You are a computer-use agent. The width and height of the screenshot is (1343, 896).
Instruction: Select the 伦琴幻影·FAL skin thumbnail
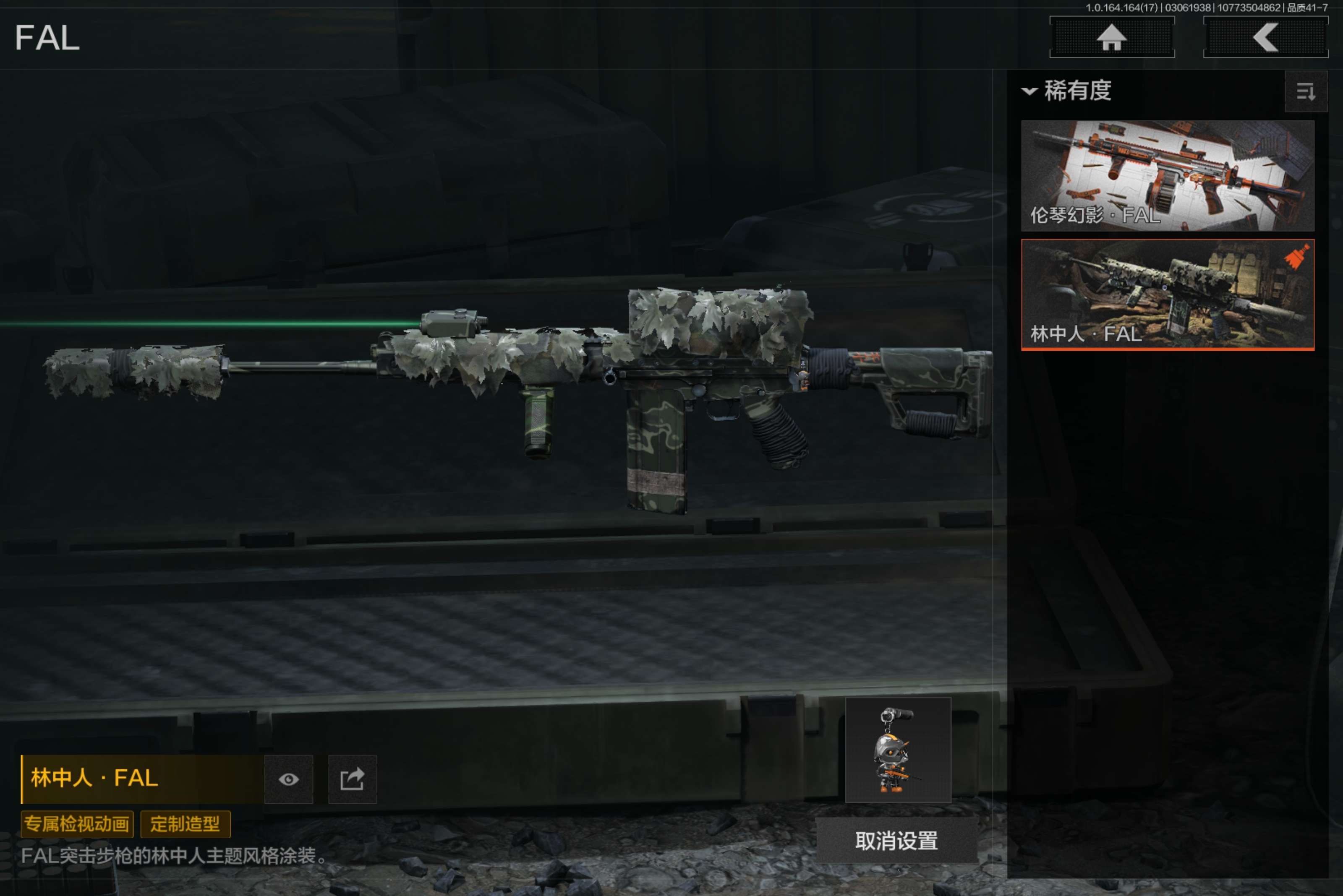click(x=1167, y=175)
